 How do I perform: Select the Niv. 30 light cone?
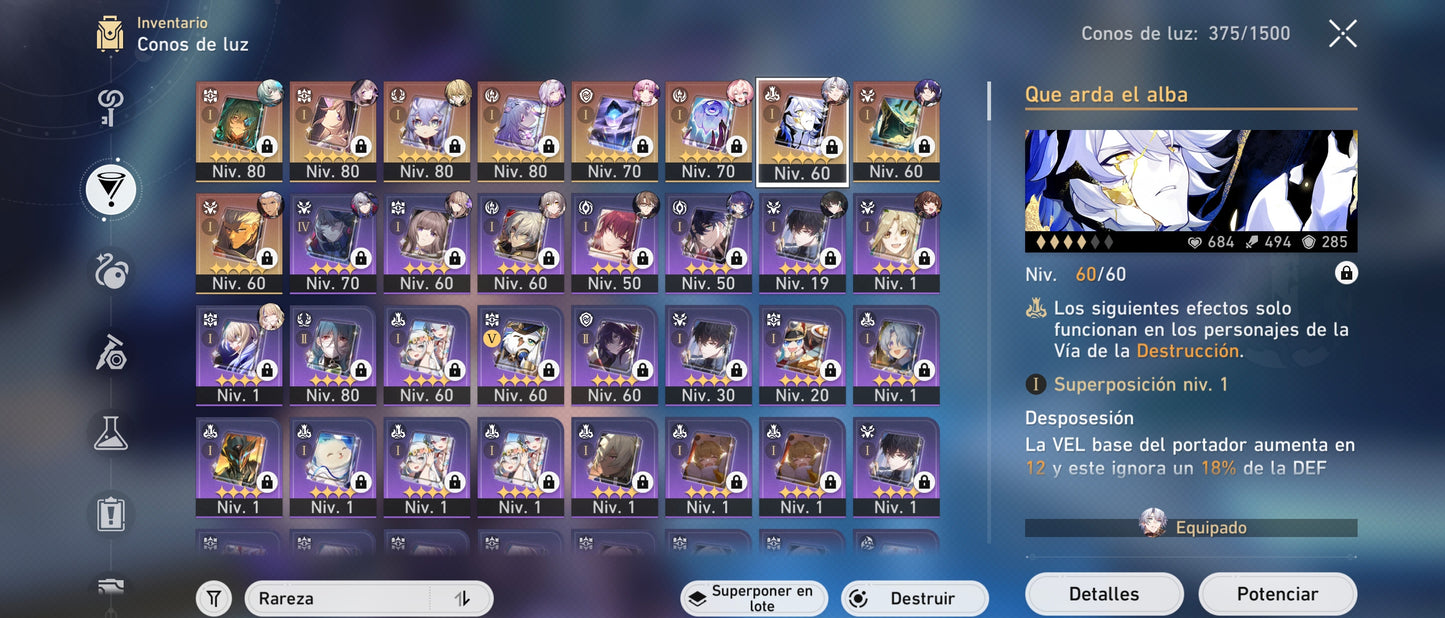(708, 354)
